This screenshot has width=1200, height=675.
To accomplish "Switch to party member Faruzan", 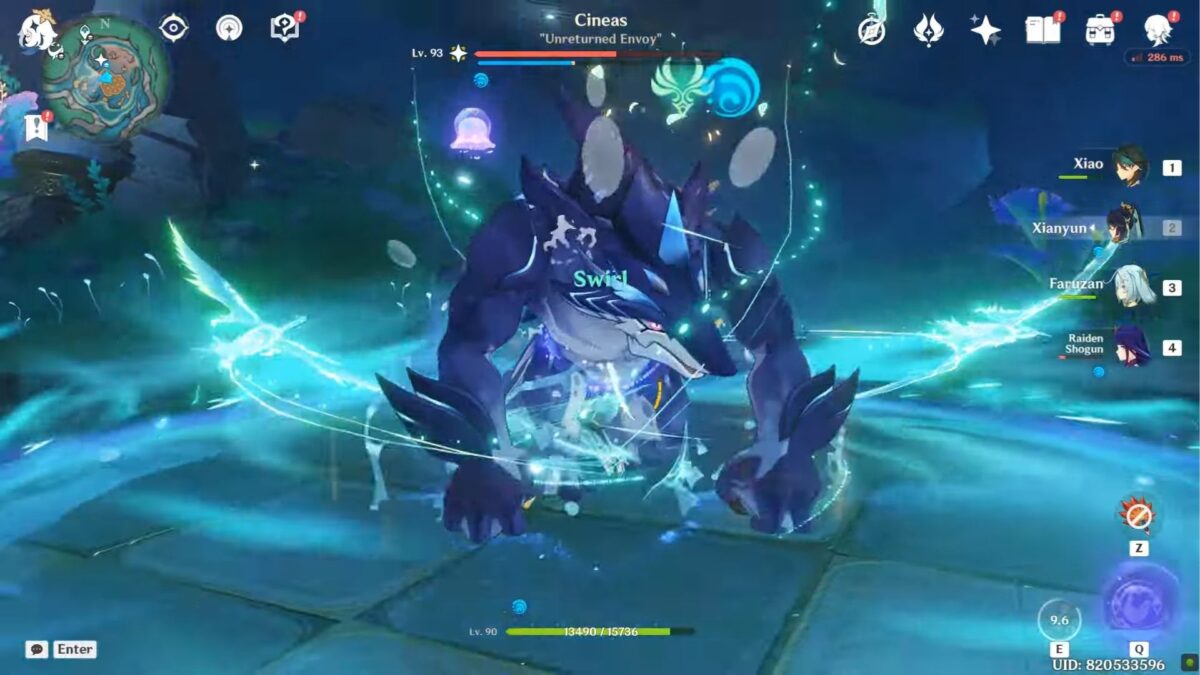I will coord(1131,286).
